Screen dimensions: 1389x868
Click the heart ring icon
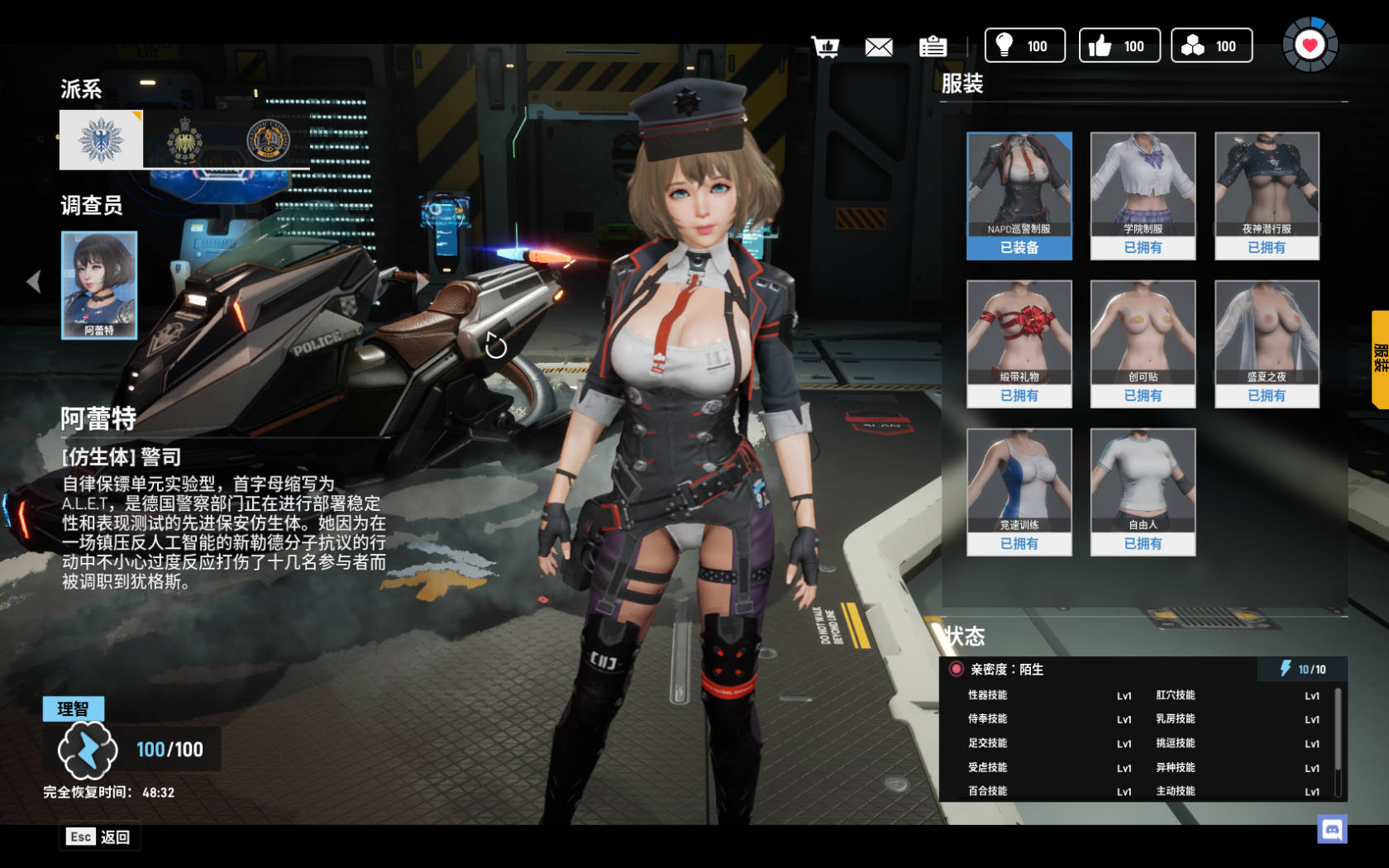(x=1310, y=45)
